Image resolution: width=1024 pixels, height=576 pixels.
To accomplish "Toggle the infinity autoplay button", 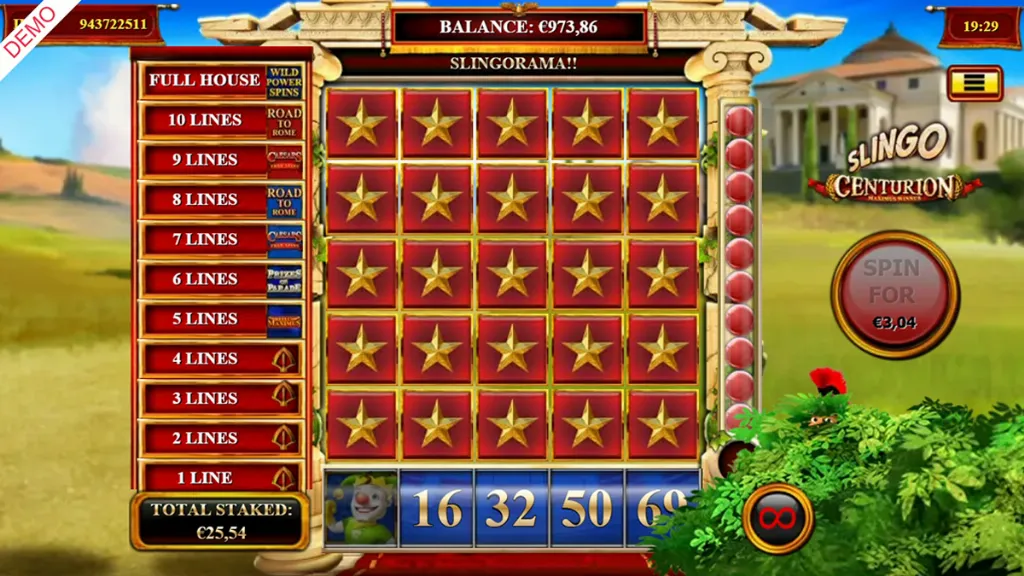I will pyautogui.click(x=777, y=518).
